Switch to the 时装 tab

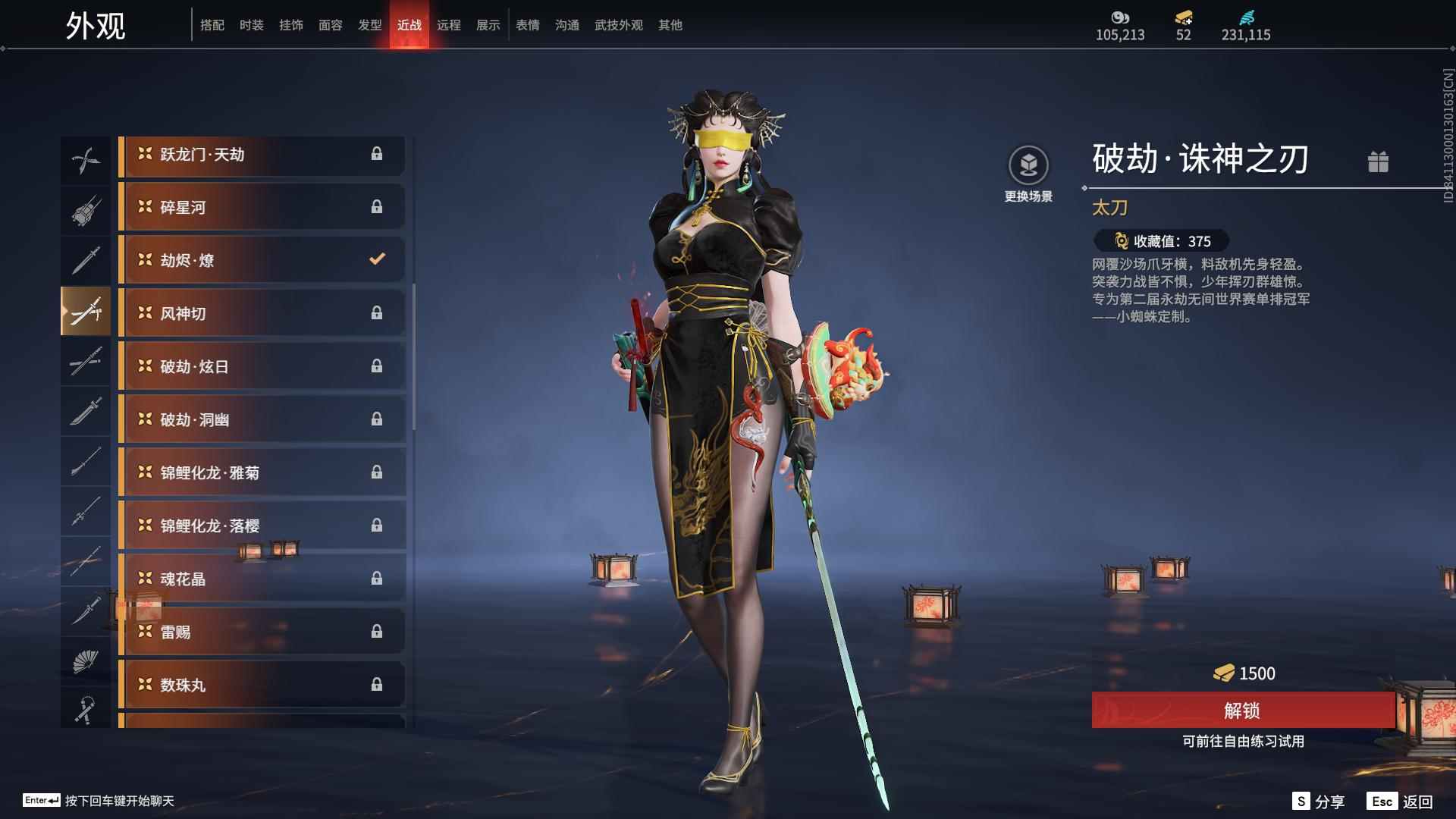251,25
